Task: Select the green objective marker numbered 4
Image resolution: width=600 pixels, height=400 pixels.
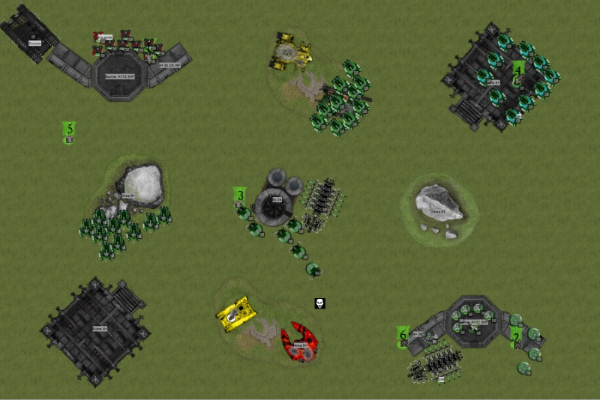Action: 519,68
